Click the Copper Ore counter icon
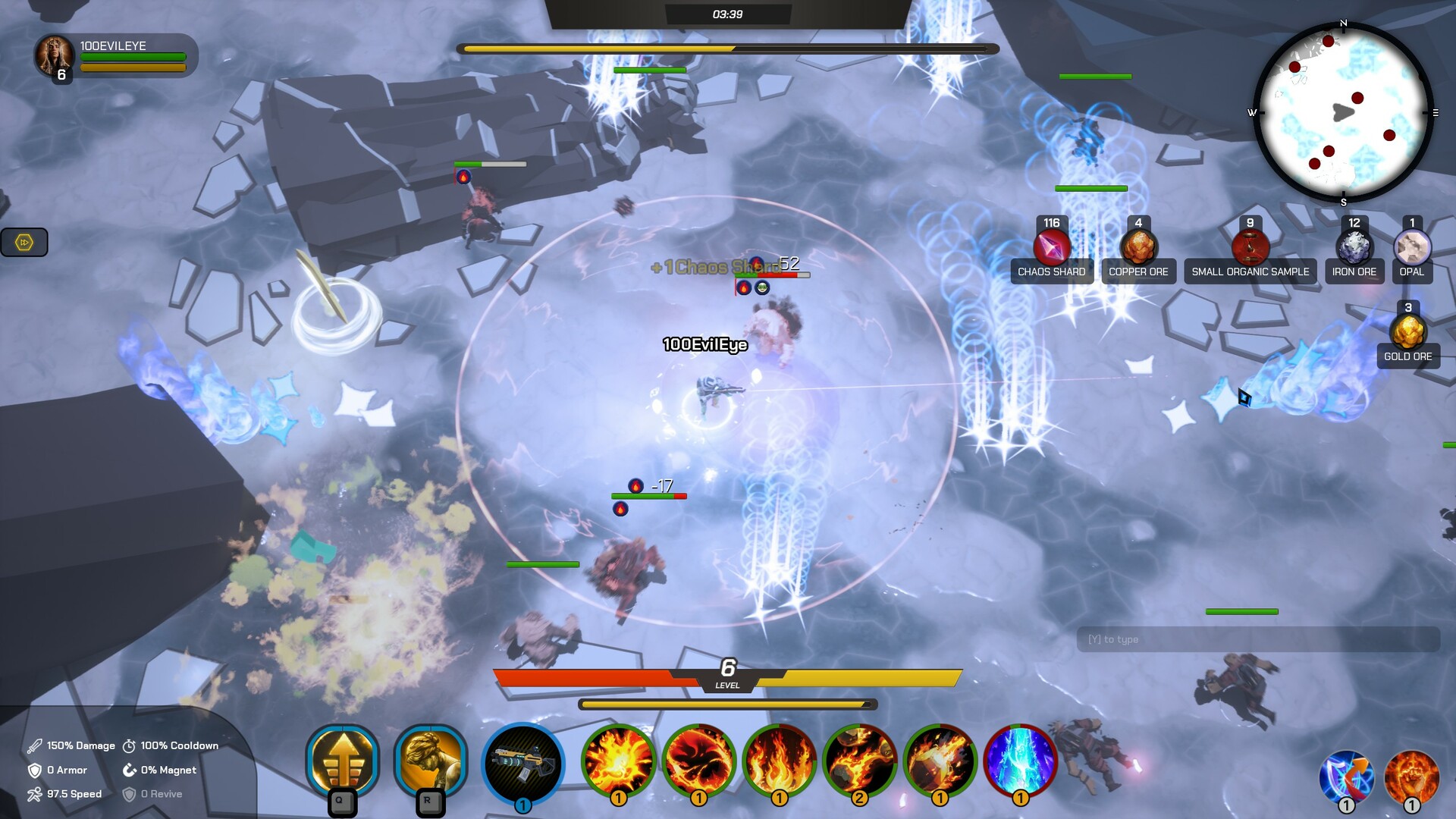 coord(1137,248)
